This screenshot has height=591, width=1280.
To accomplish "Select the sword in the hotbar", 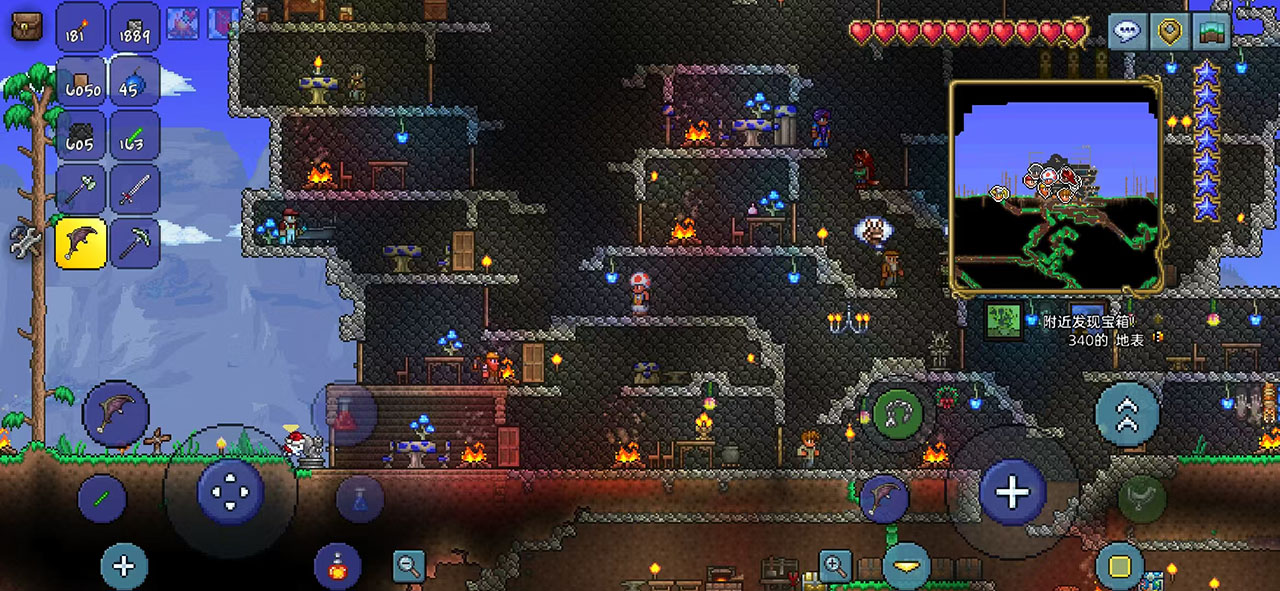I will click(x=134, y=189).
